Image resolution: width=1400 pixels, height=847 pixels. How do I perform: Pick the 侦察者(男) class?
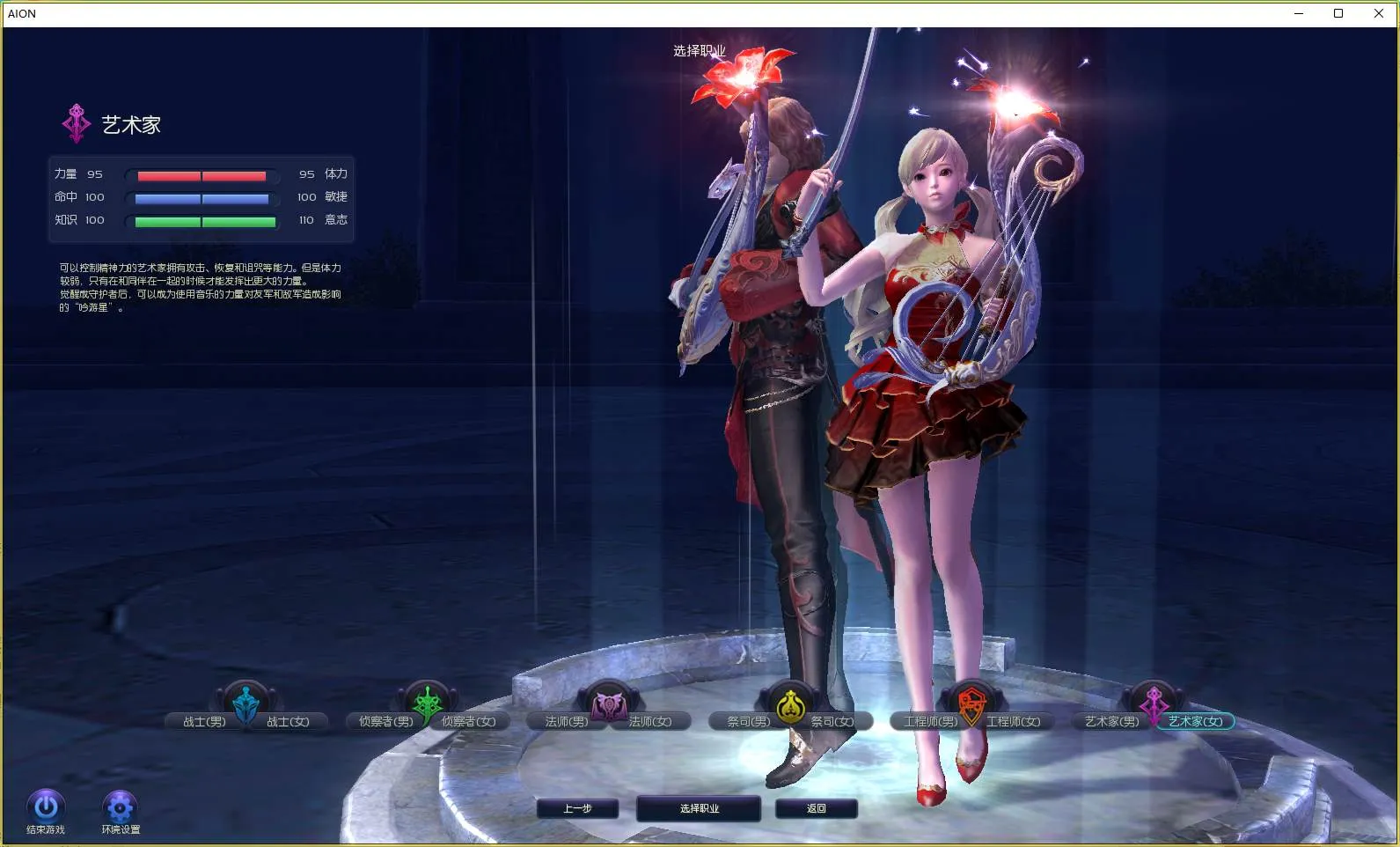coord(385,722)
